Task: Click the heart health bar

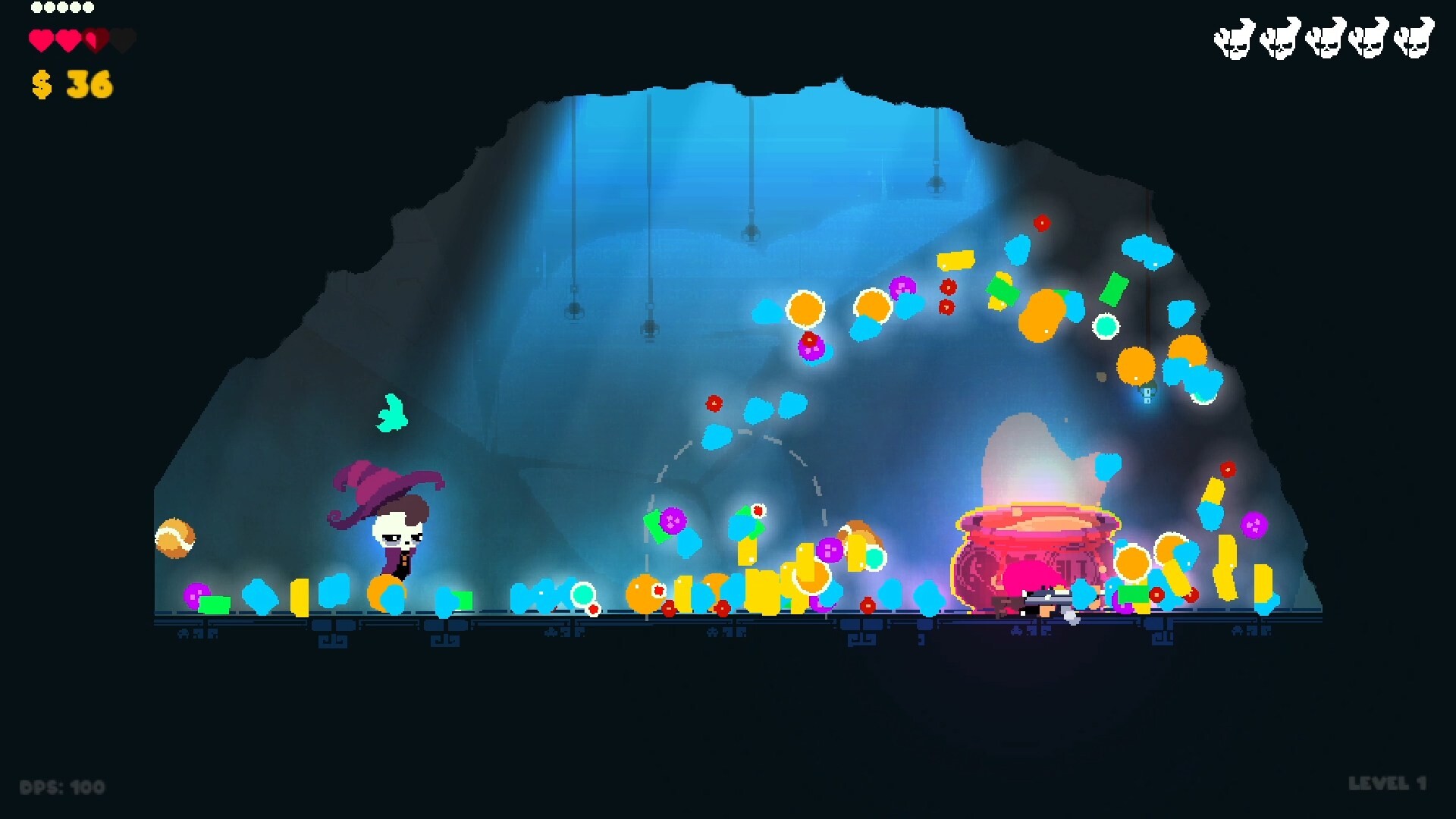Action: point(80,38)
